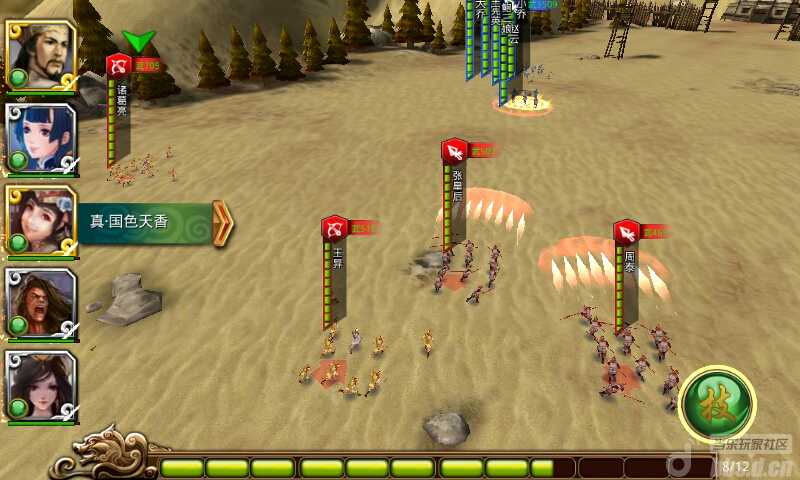Select the 诸葛亮 unit flag
Image resolution: width=800 pixels, height=480 pixels.
(118, 67)
